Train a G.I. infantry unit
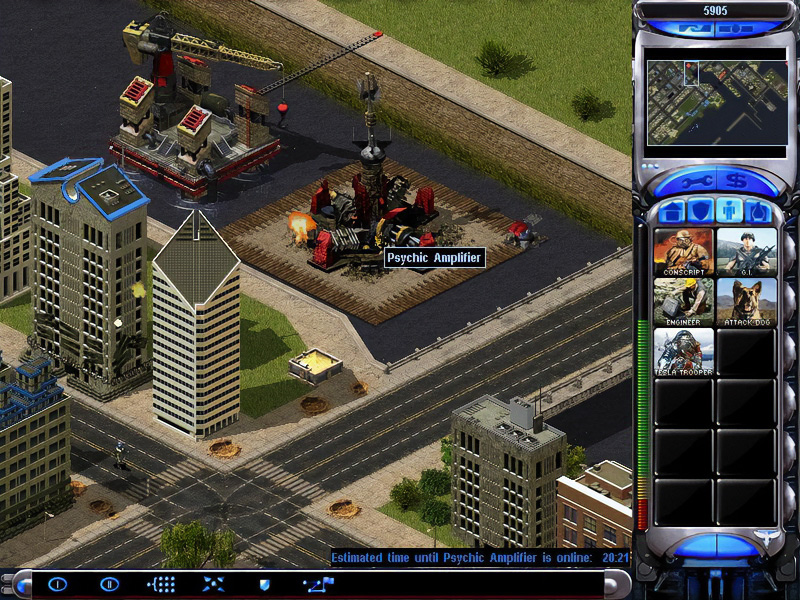The image size is (800, 600). click(x=746, y=252)
